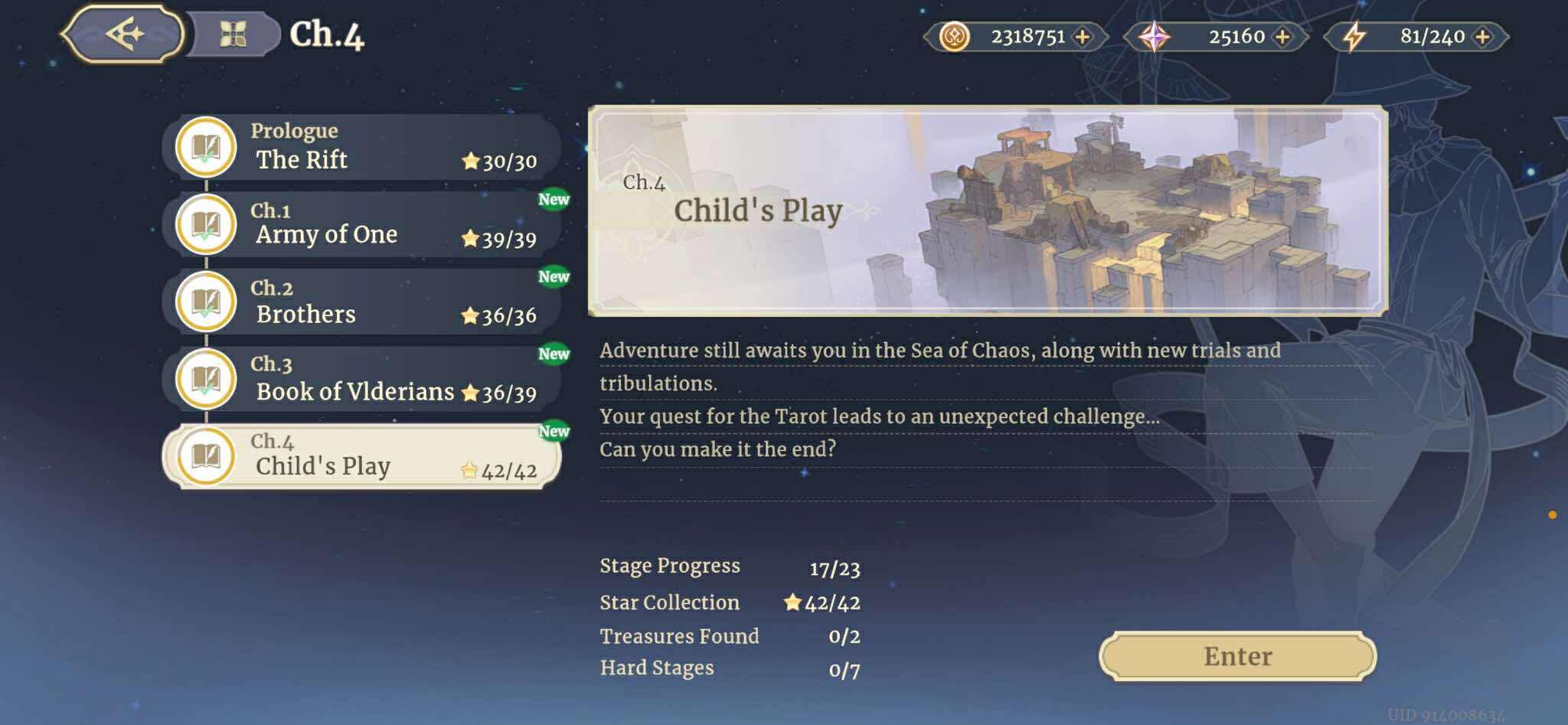Select the Prologue The Rift chapter
Image resolution: width=1568 pixels, height=725 pixels.
click(x=361, y=147)
